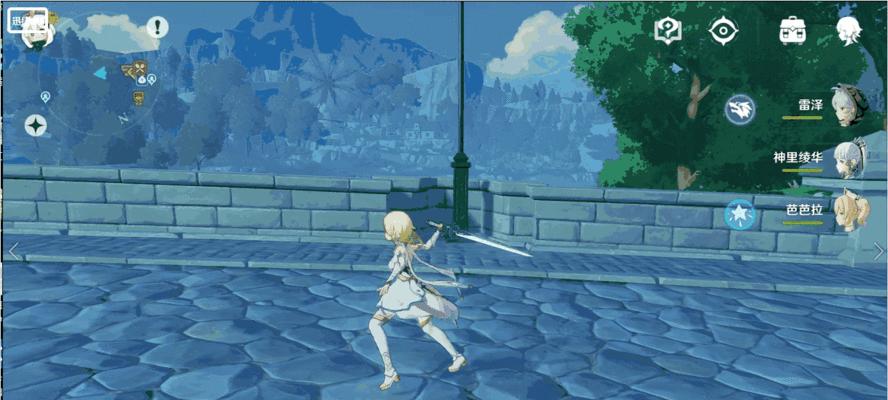Image resolution: width=888 pixels, height=400 pixels.
Task: Open the backpack inventory
Action: click(793, 30)
